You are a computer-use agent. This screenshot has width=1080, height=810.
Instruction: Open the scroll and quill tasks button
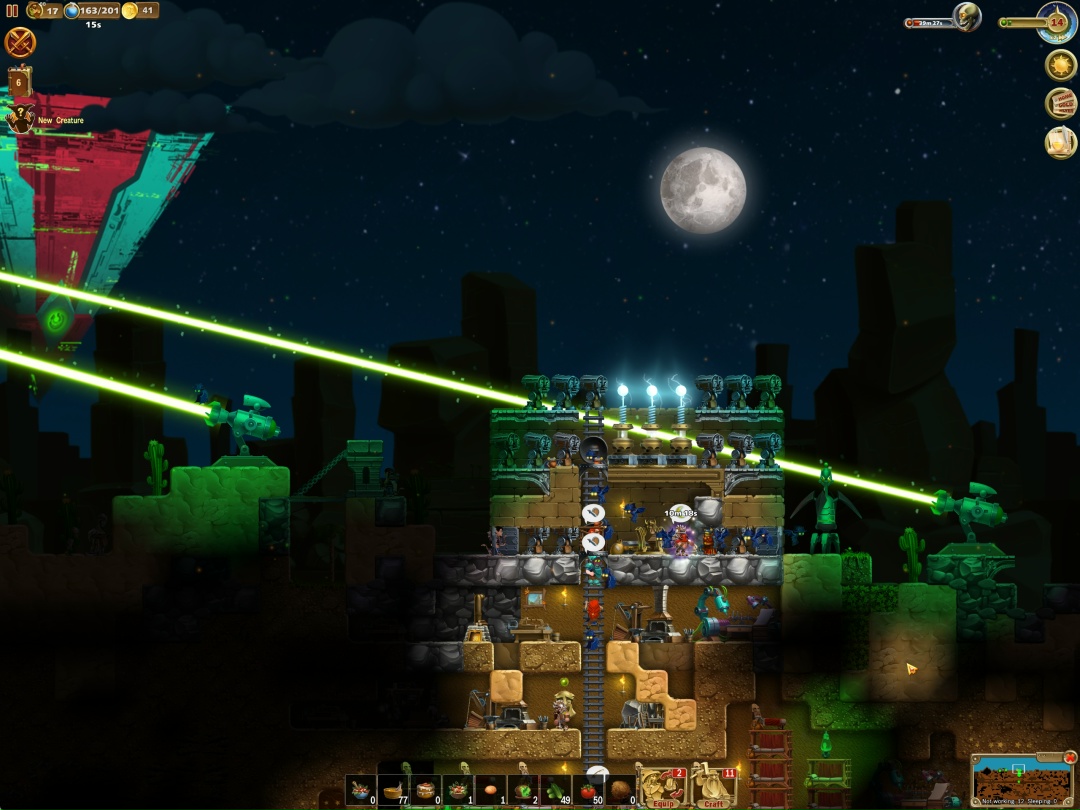click(x=1060, y=142)
